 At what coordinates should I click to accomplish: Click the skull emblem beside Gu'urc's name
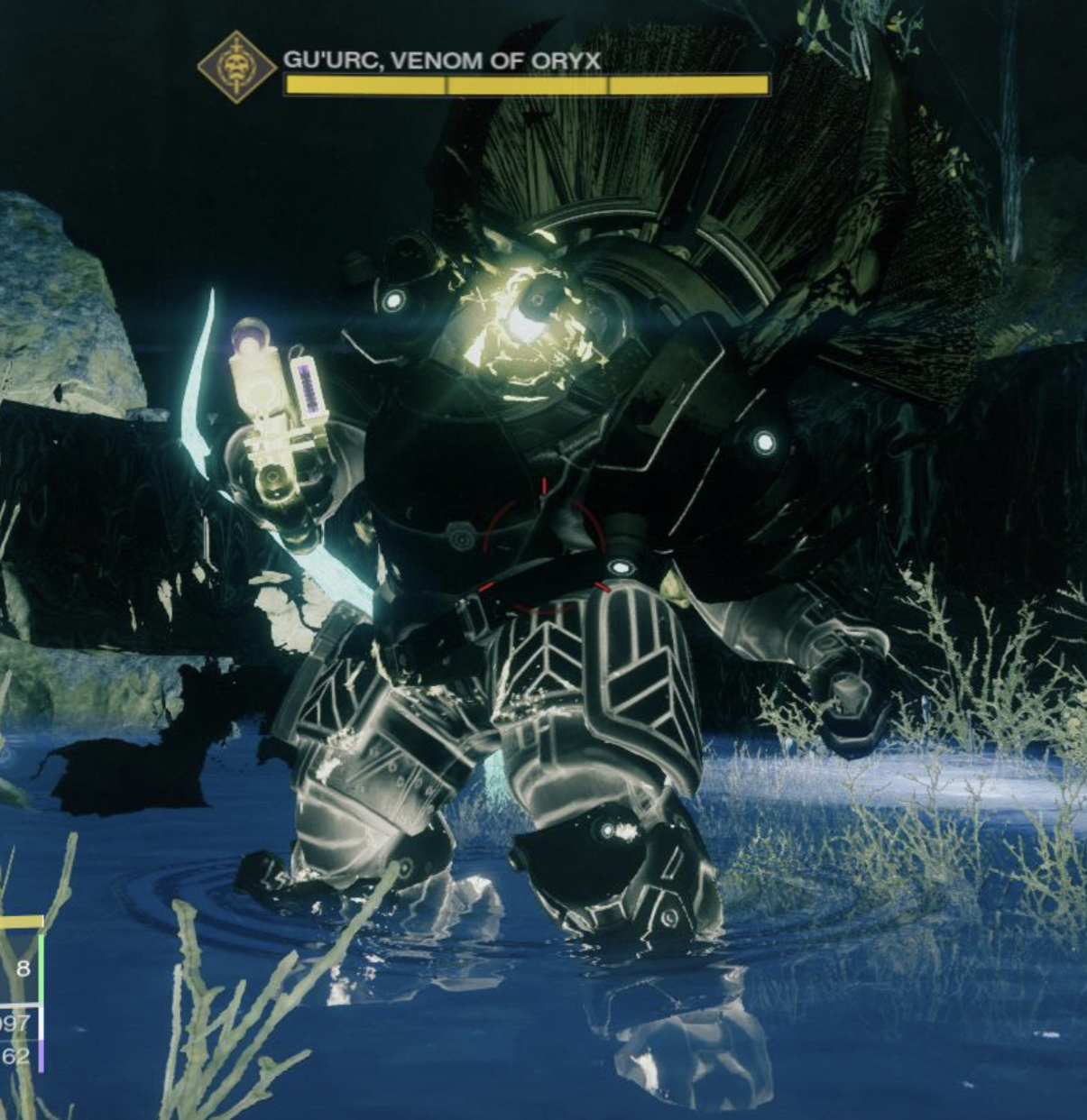pos(236,67)
